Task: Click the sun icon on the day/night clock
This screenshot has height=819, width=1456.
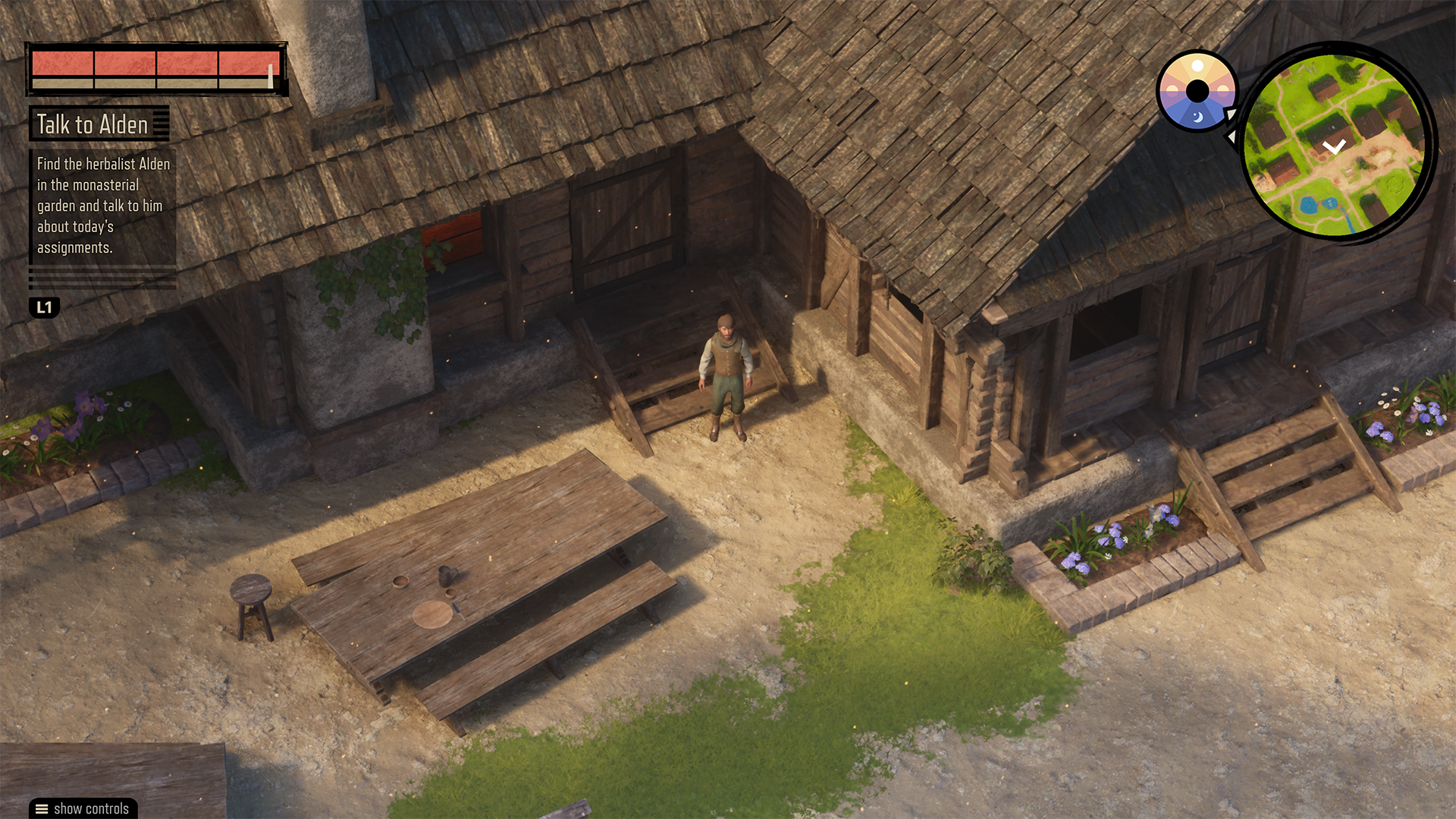Action: 1197,65
